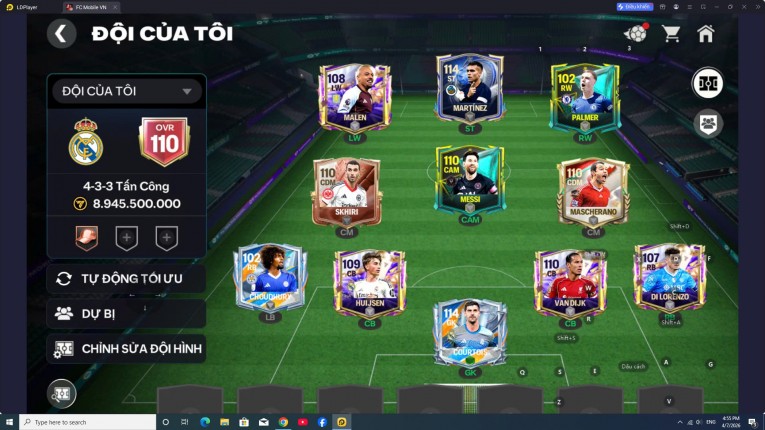Click the Tự Động Tối Ưu button
Viewport: 765px width, 430px height.
[x=126, y=278]
